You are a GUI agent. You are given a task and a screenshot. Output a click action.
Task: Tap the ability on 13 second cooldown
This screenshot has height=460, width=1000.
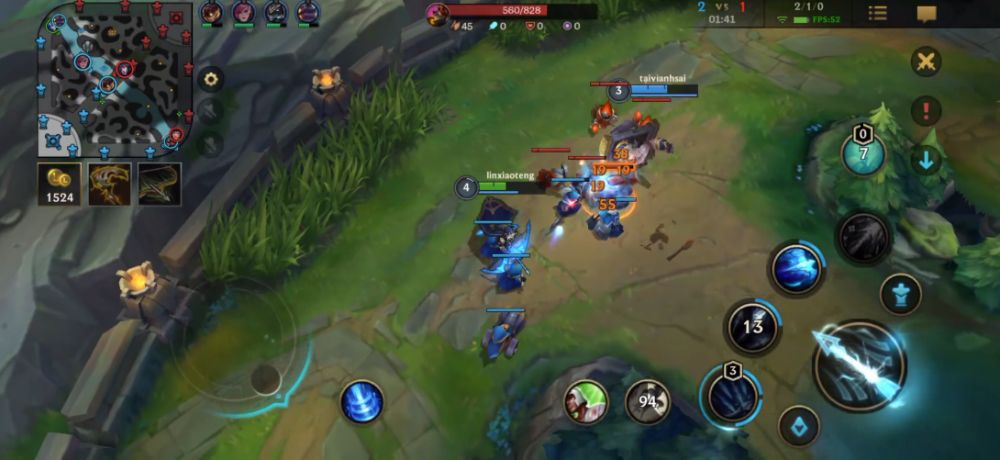(753, 326)
